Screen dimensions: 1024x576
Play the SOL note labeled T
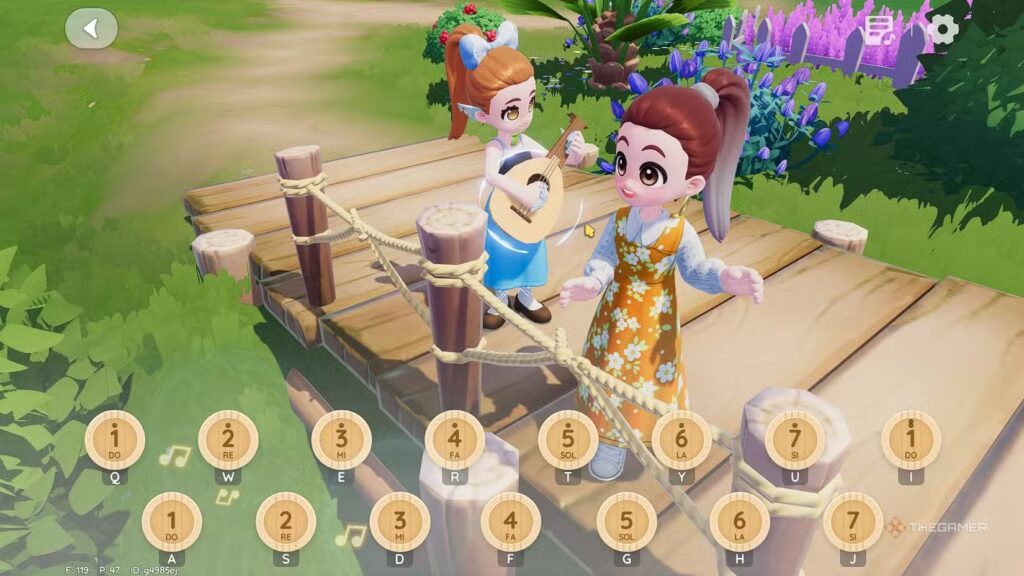tap(568, 440)
